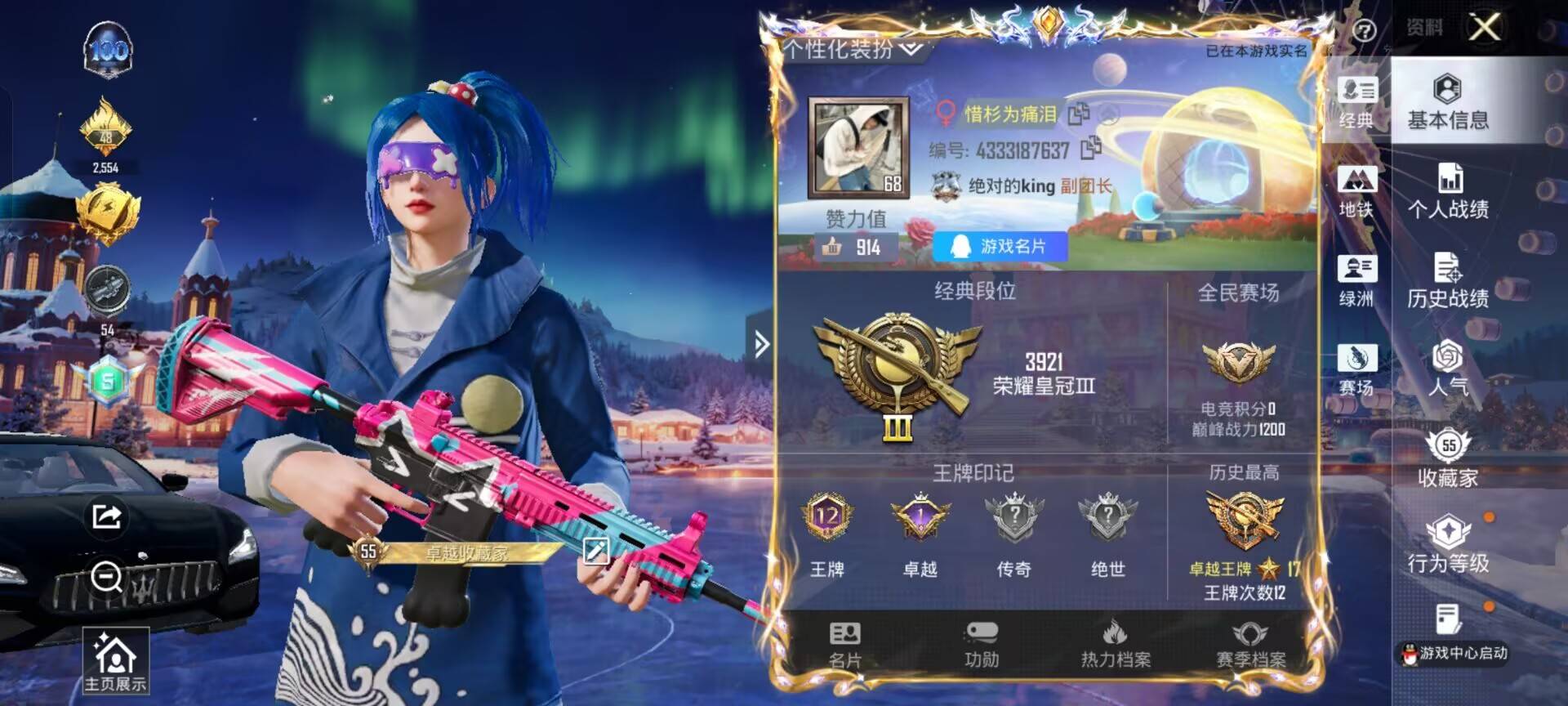
Task: Open 热力档案 heat archive
Action: (1116, 645)
